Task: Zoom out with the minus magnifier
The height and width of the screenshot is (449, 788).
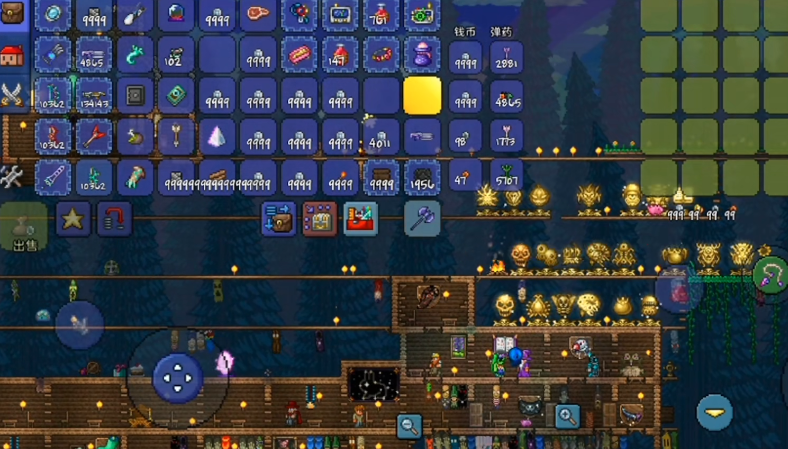Action: pos(409,426)
